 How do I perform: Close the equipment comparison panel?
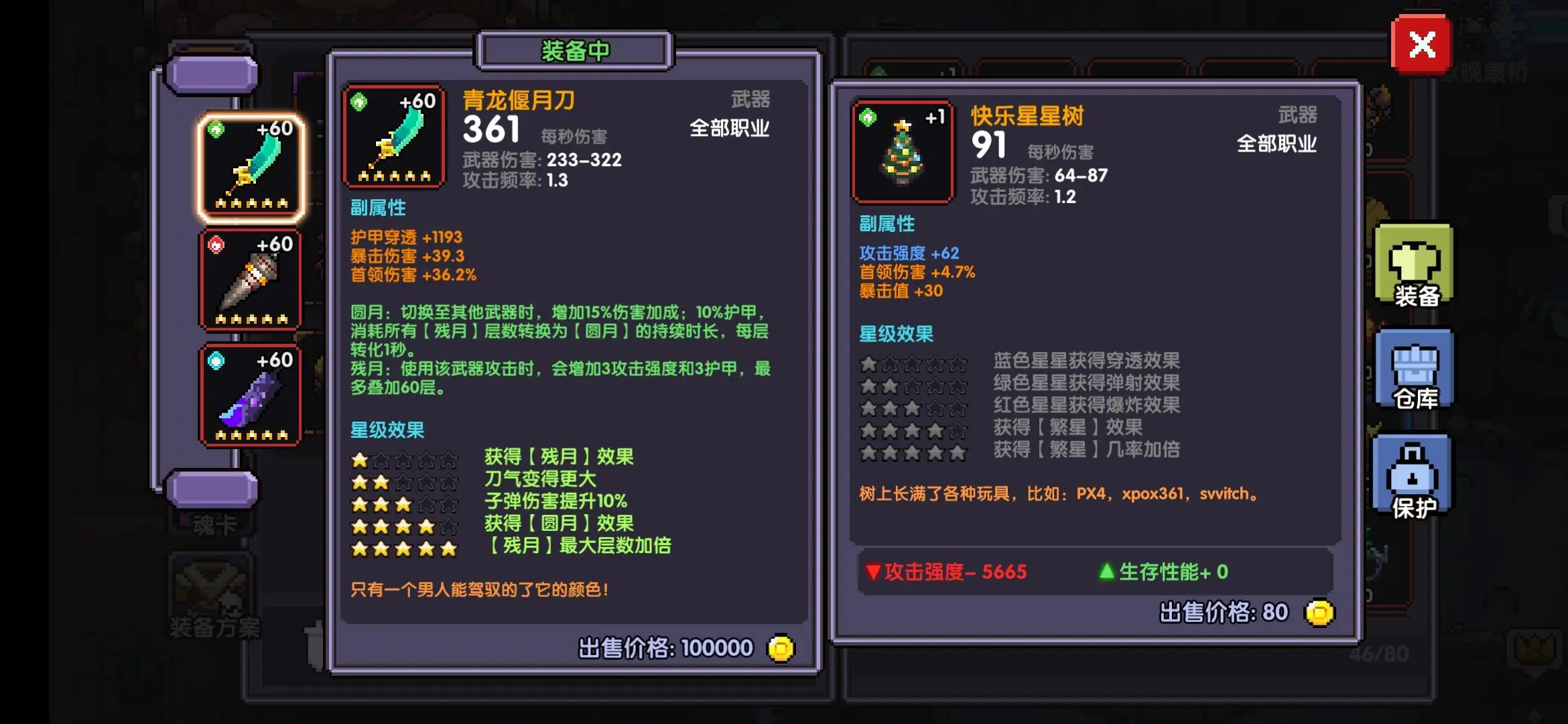(x=1421, y=46)
